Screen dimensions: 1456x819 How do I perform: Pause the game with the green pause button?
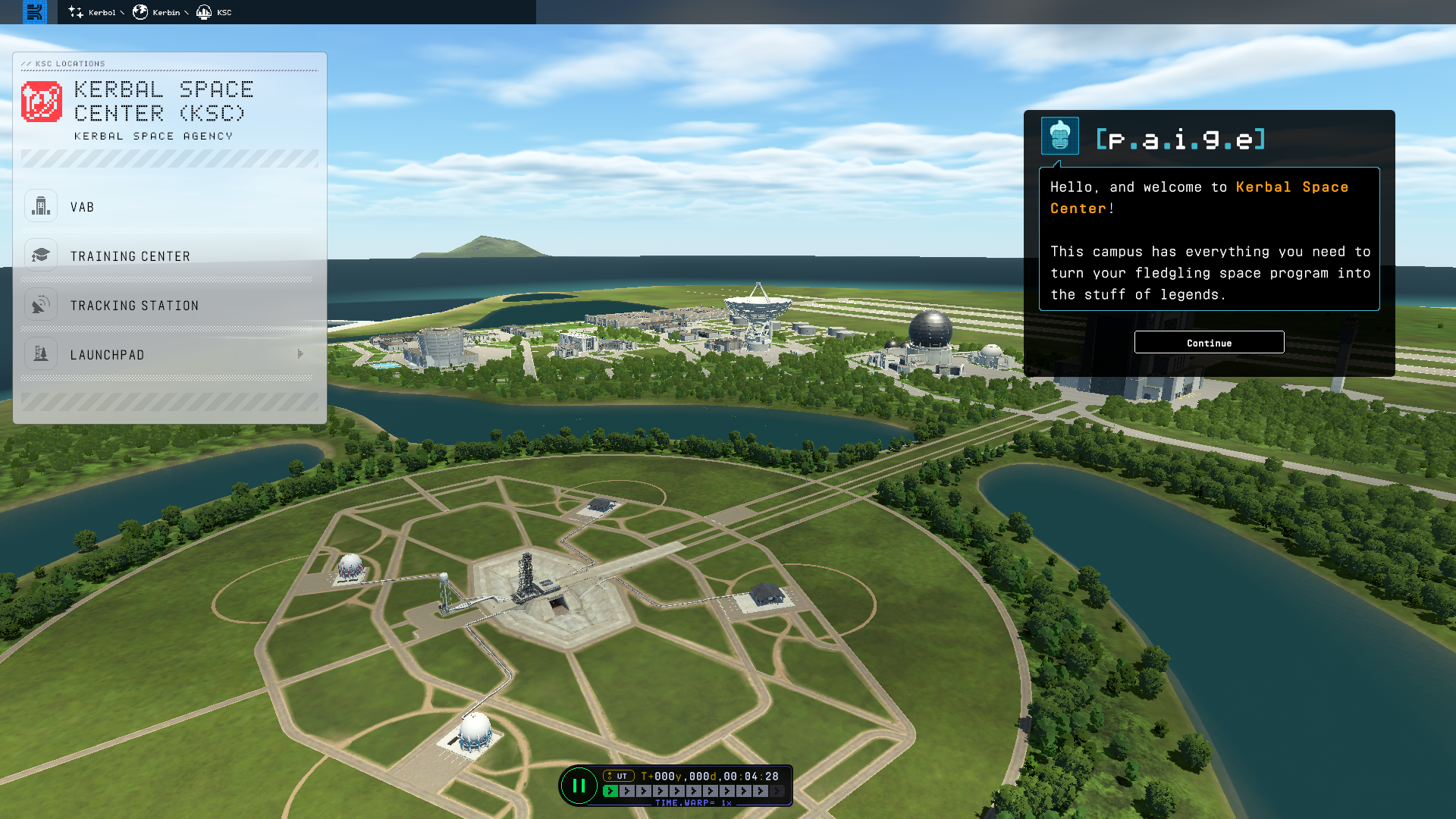point(579,786)
